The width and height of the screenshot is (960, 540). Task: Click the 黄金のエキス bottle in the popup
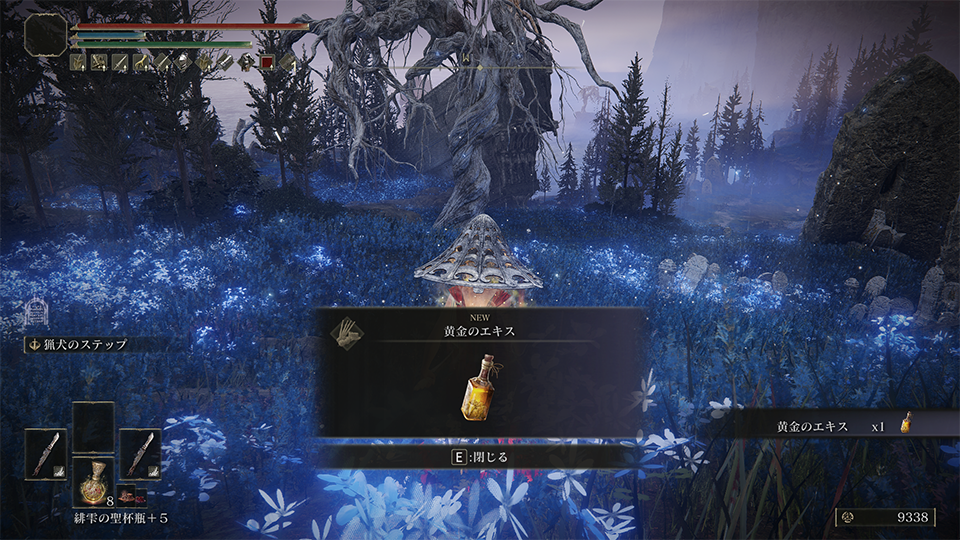click(478, 387)
